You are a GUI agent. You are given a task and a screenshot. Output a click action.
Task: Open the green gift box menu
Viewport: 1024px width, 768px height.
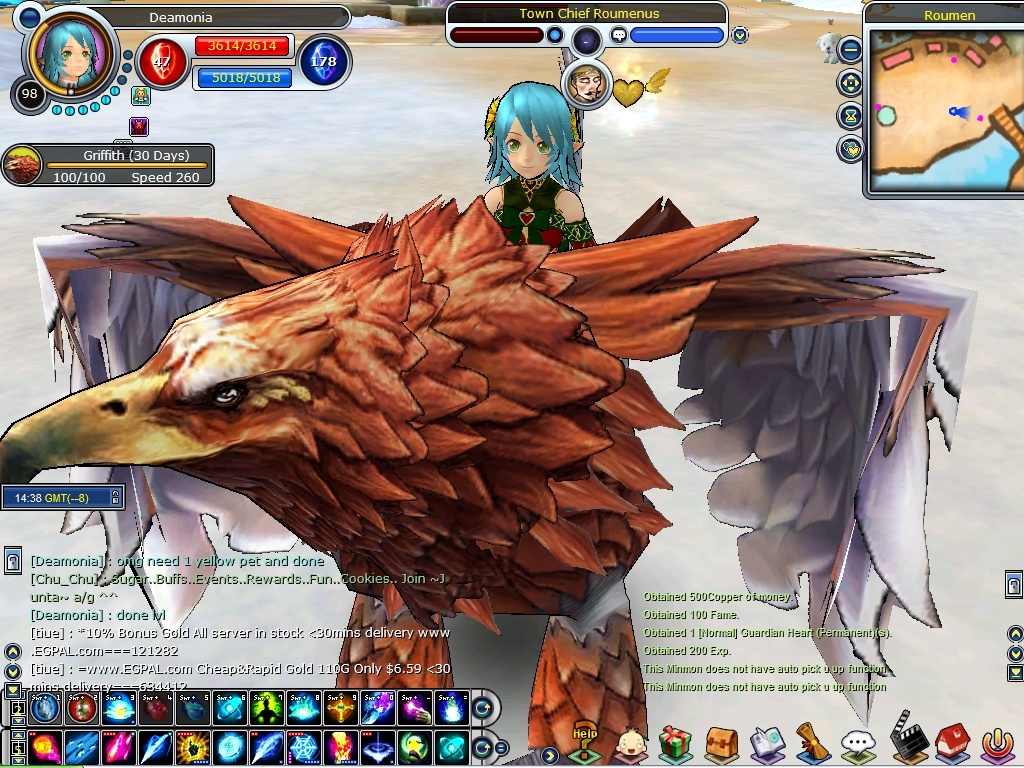point(676,743)
